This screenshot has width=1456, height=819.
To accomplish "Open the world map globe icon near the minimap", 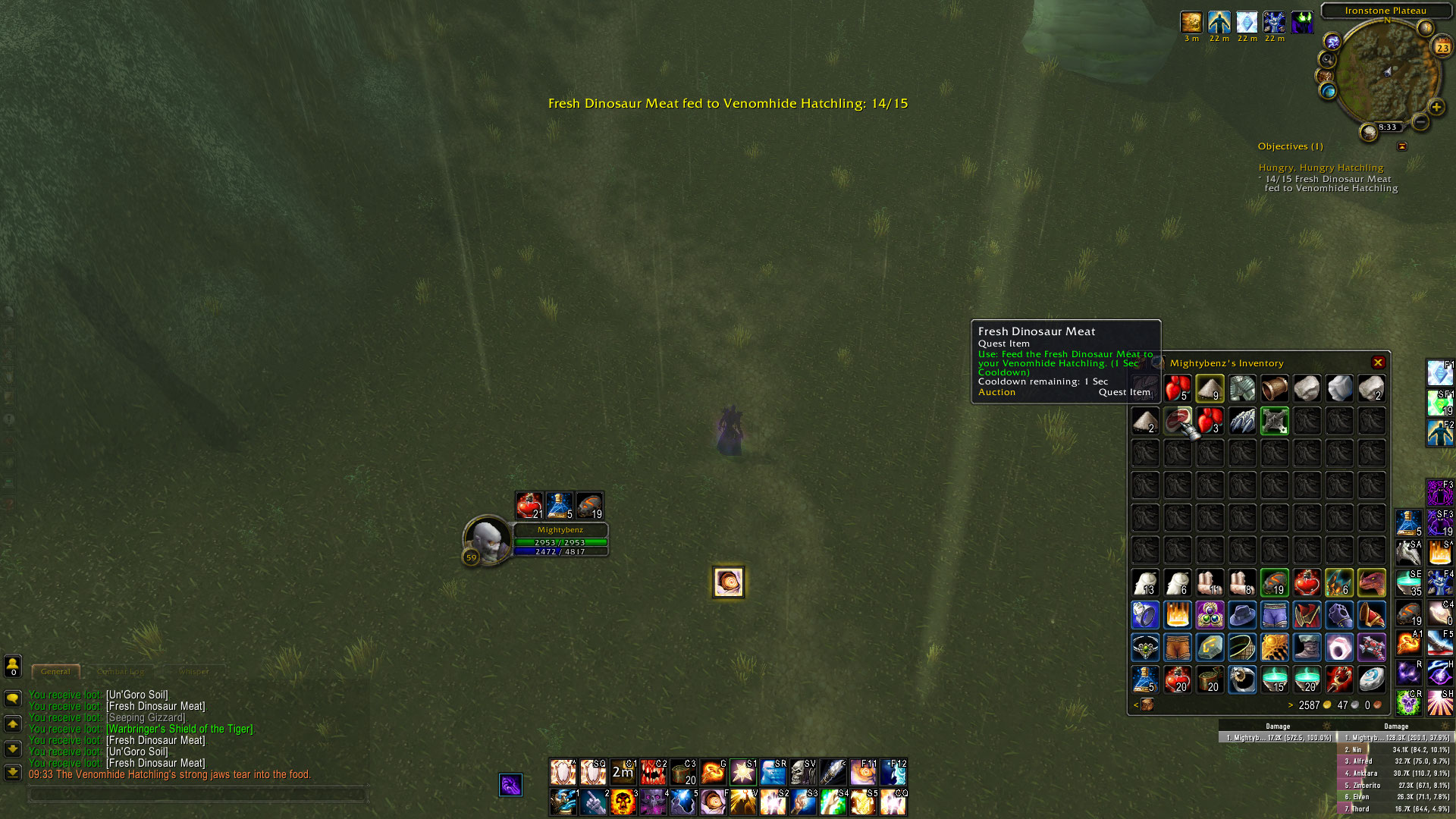I will tap(1328, 91).
